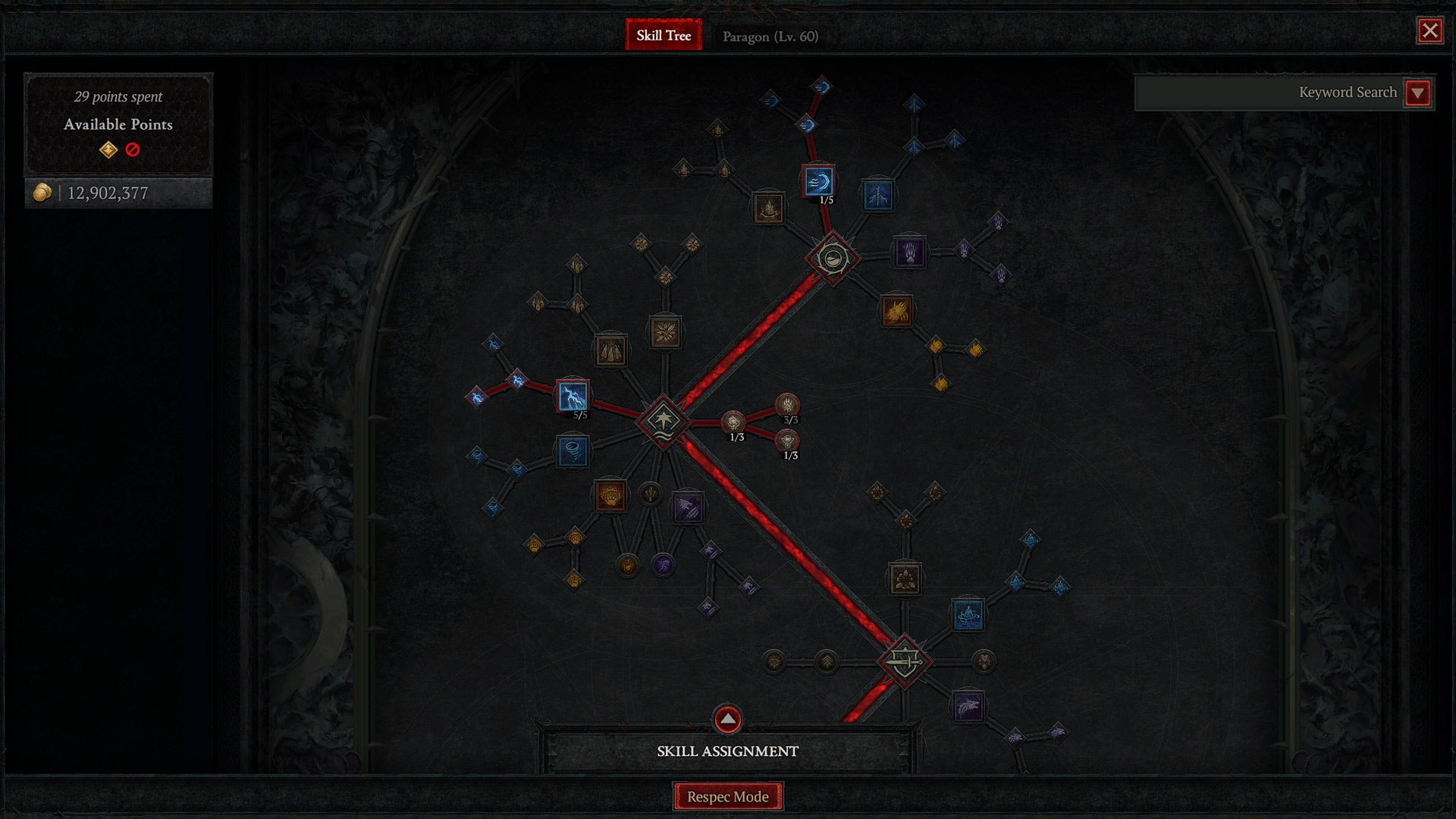Screen dimensions: 1456x819
Task: Click the golden boar head skill node
Action: click(897, 311)
